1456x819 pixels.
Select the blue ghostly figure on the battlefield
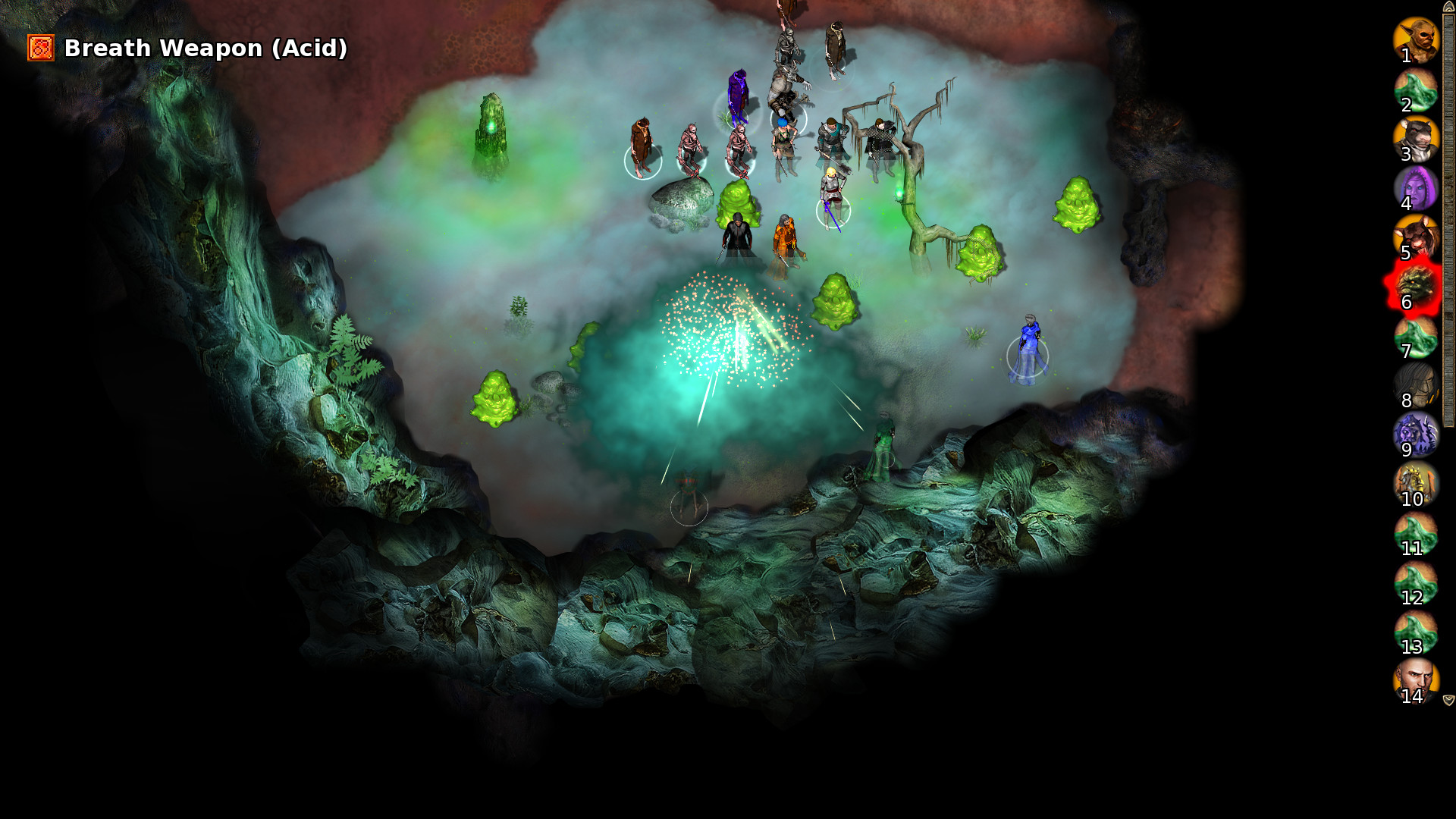point(1029,341)
